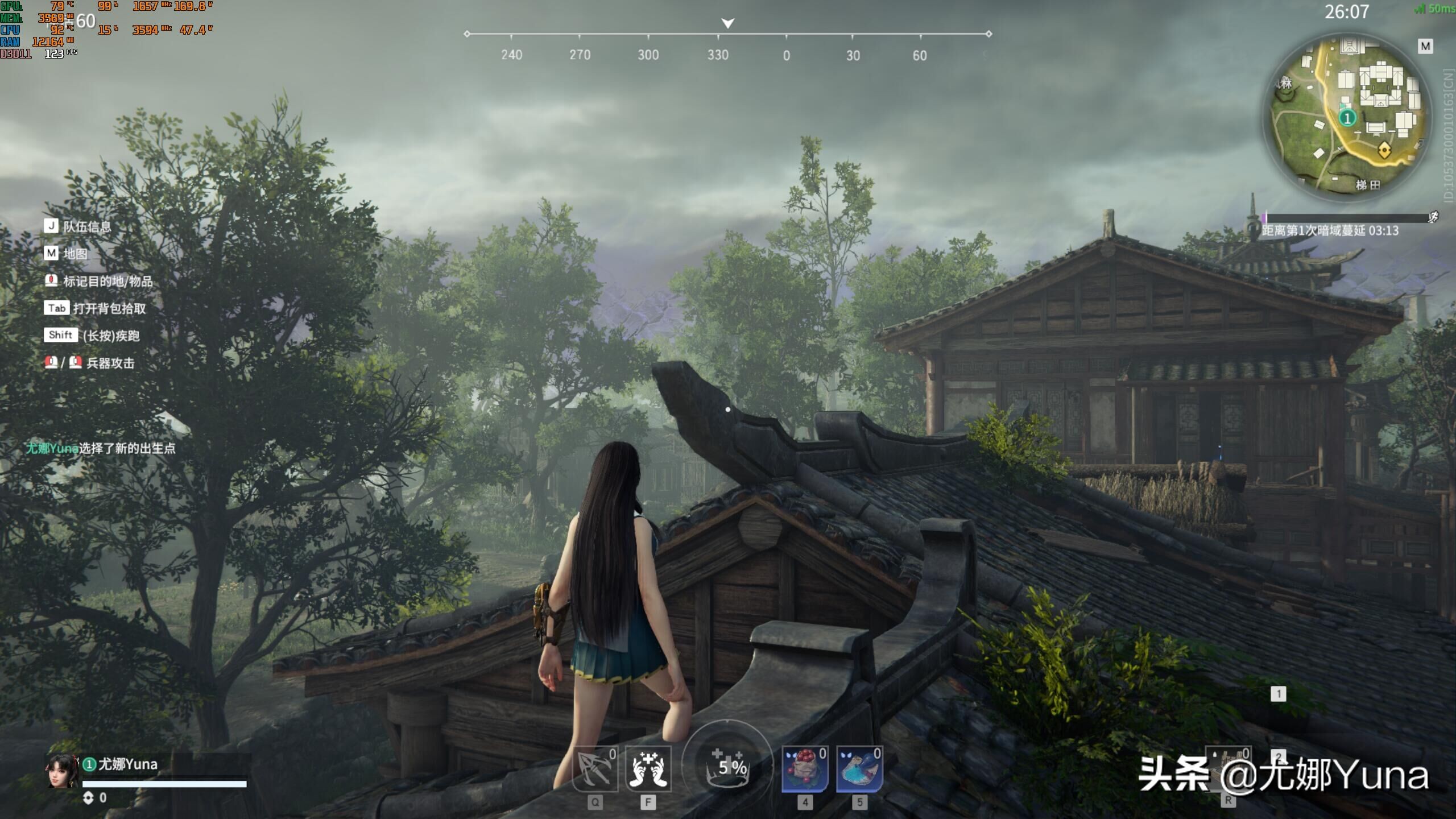This screenshot has width=1456, height=819.
Task: Select the grappling hook slot
Action: [x=594, y=769]
